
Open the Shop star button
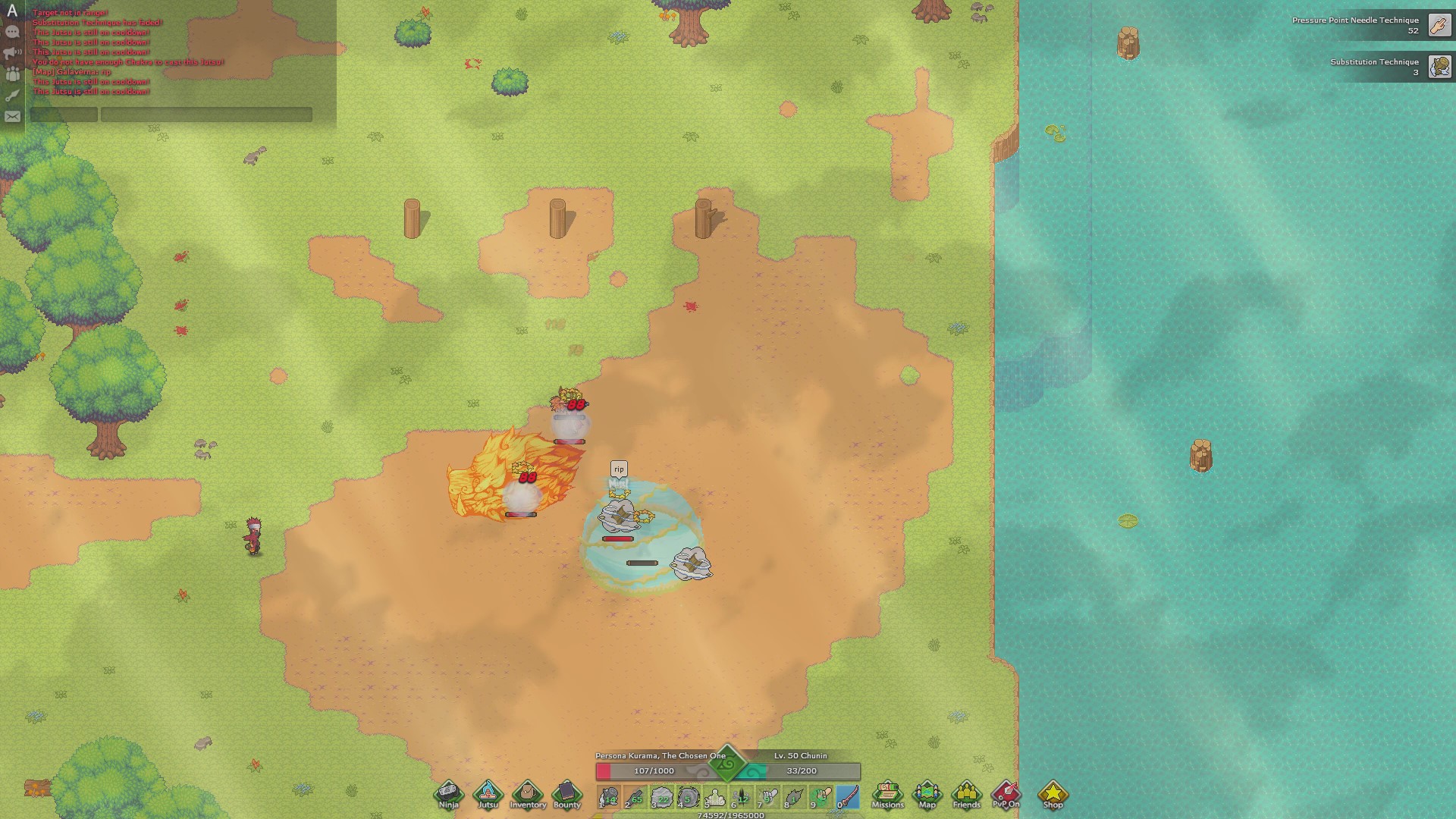(x=1053, y=794)
